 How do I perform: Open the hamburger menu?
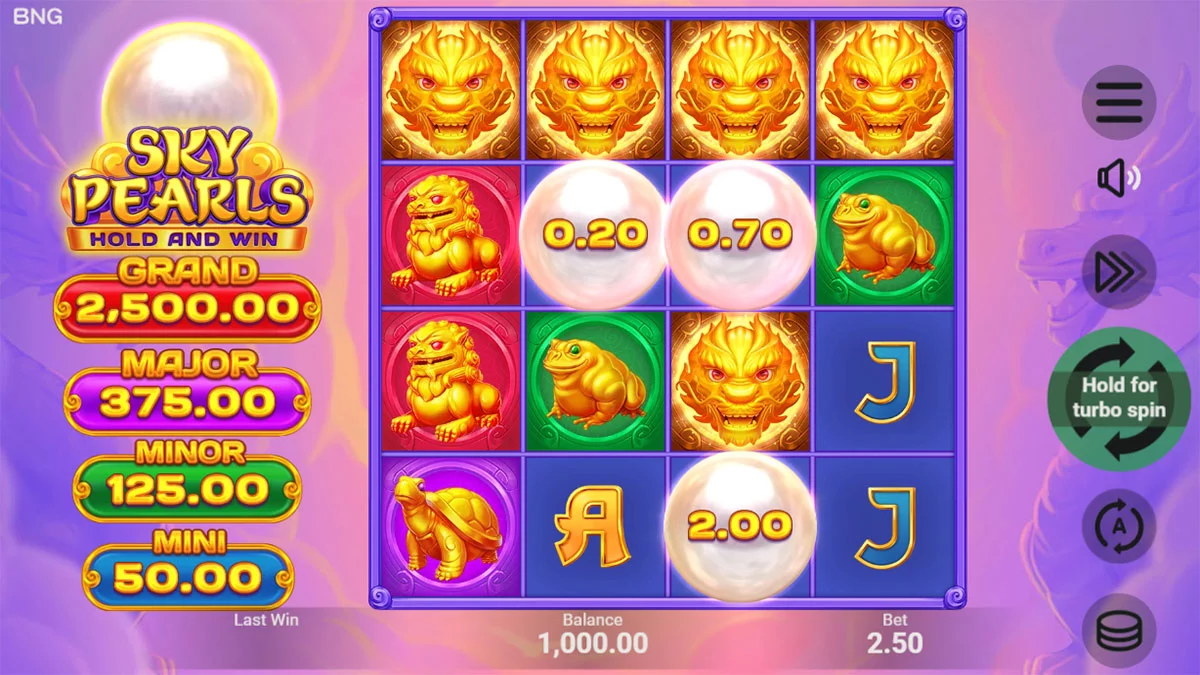click(1119, 102)
